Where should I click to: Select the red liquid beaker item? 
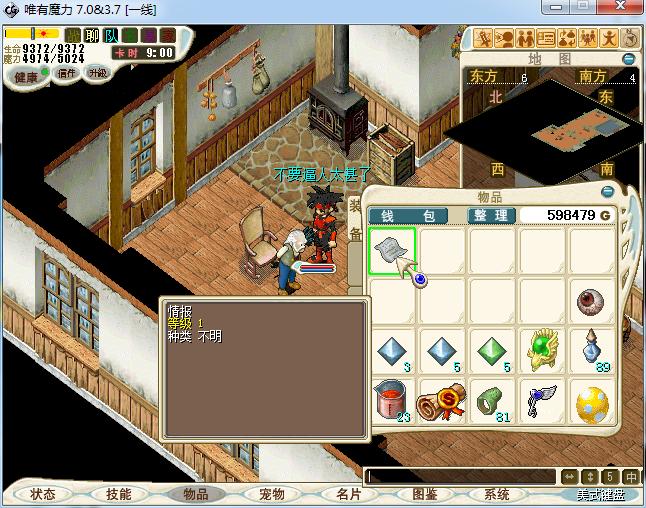pyautogui.click(x=393, y=401)
